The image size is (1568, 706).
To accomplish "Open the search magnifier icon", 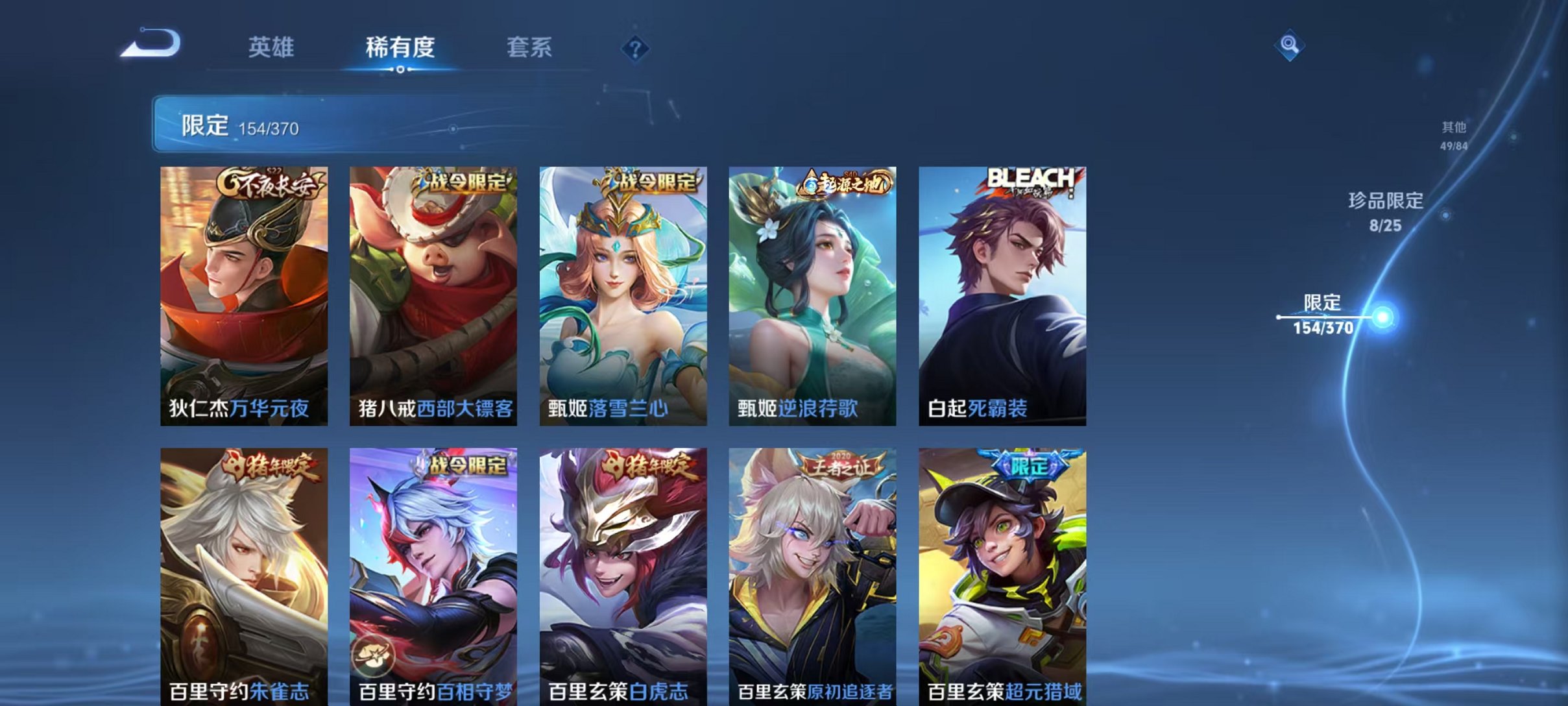I will tap(1291, 45).
